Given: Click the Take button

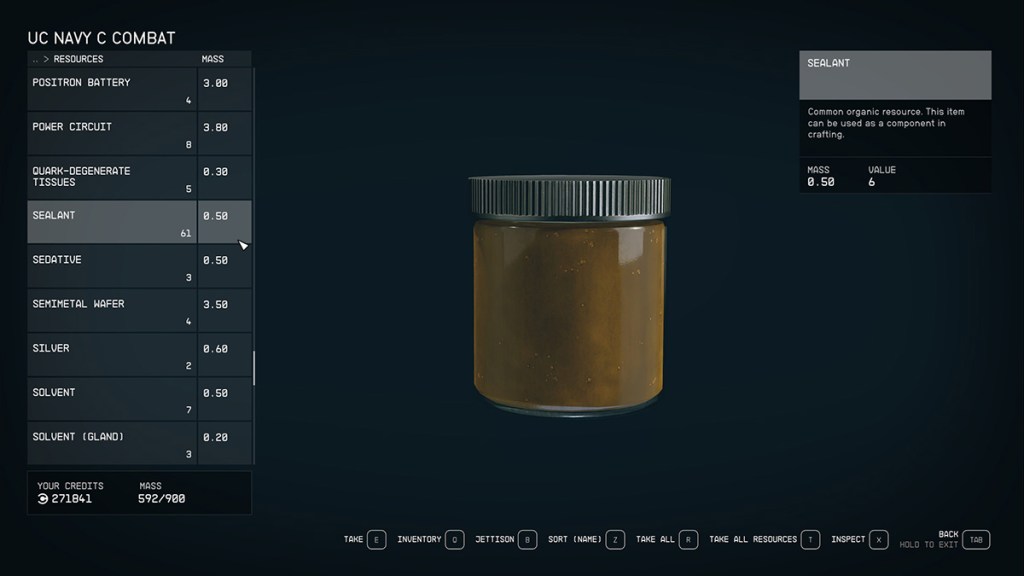Looking at the screenshot, I should point(365,540).
